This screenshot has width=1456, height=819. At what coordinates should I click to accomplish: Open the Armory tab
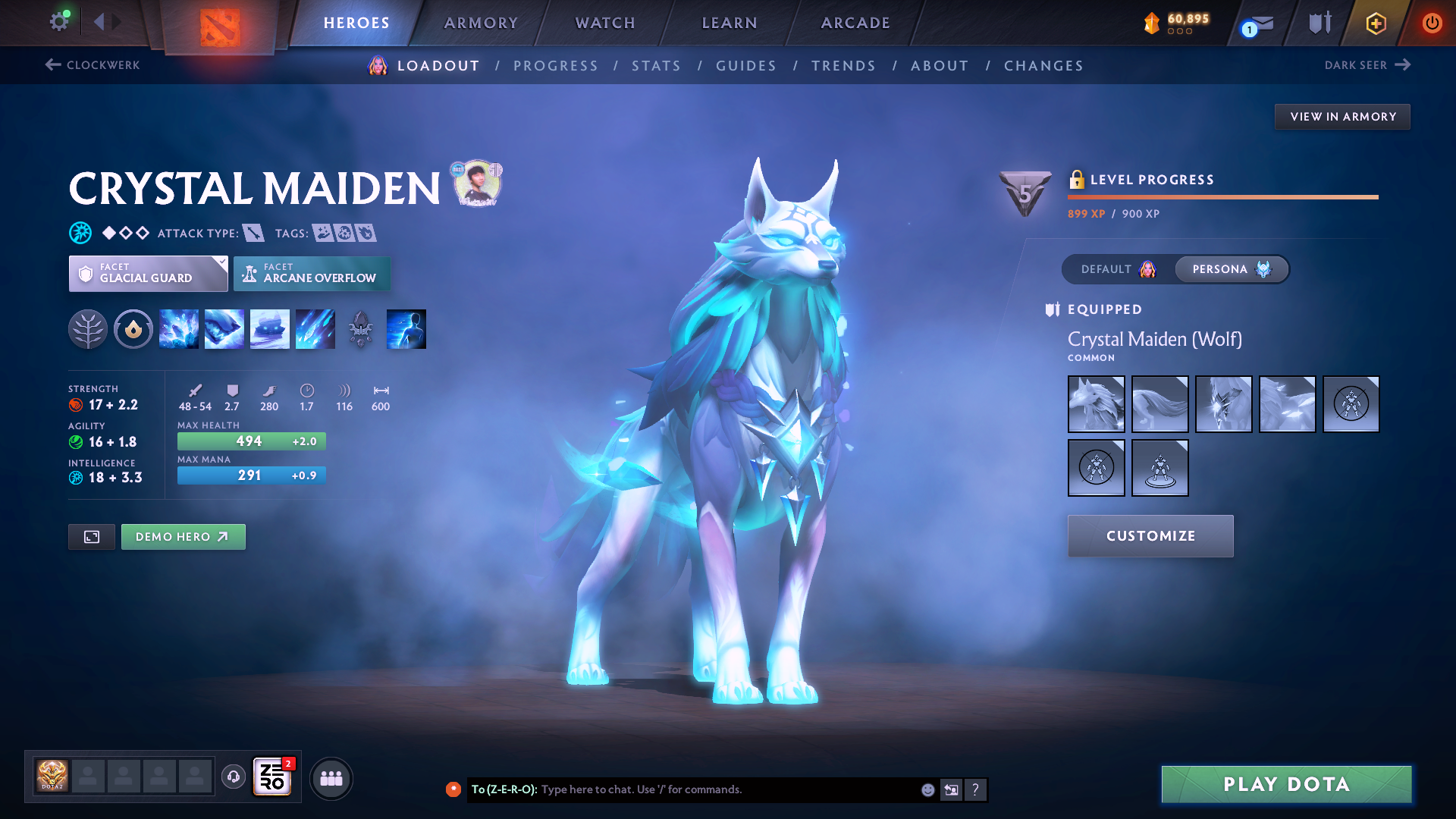pos(481,23)
